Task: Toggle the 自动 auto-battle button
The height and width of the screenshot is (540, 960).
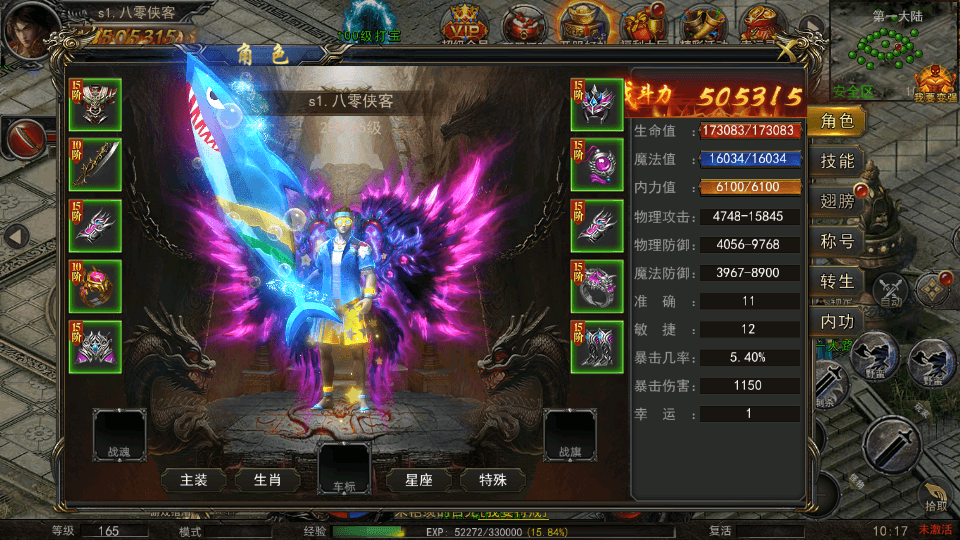Action: [x=889, y=290]
